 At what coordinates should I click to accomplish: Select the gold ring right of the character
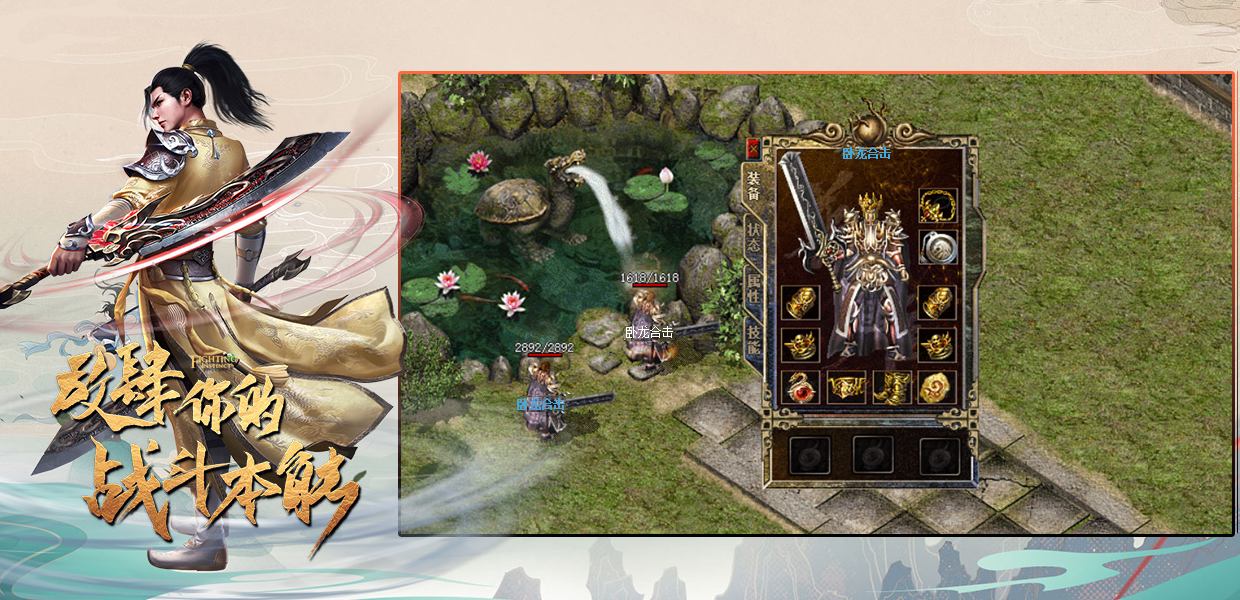[x=937, y=345]
